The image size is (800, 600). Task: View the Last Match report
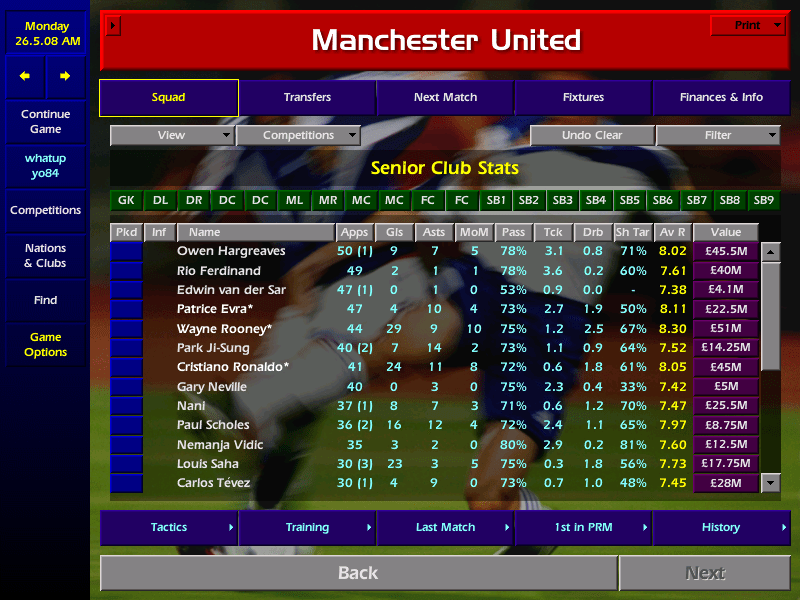(445, 527)
